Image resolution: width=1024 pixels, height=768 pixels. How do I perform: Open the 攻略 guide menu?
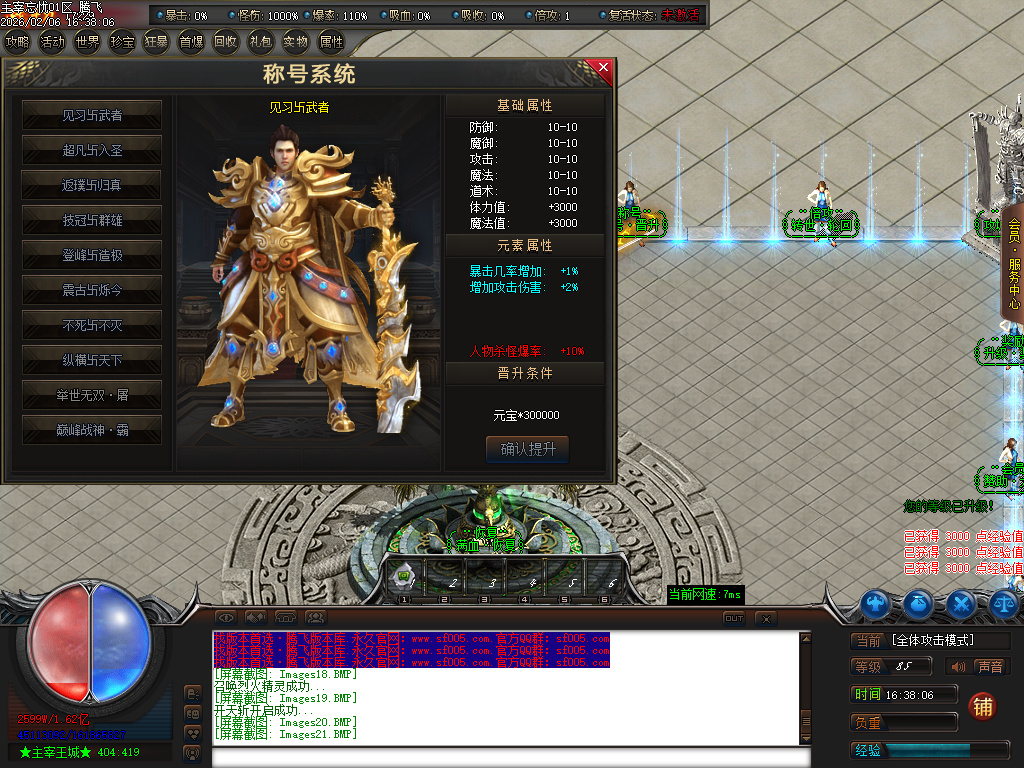(17, 42)
